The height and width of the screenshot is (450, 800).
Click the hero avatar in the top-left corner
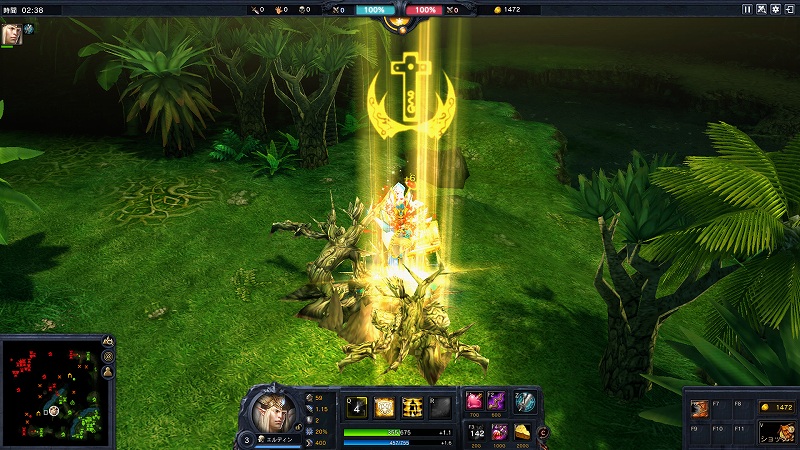point(12,30)
